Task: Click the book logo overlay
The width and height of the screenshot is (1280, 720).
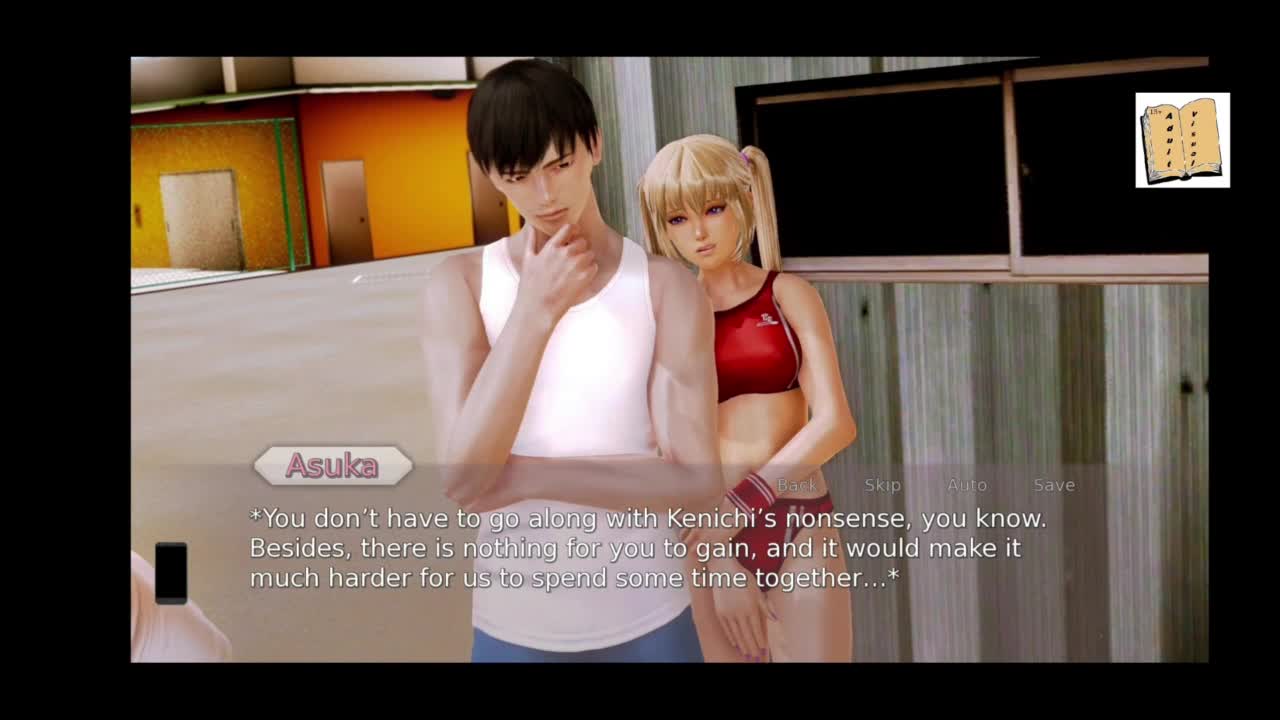Action: pos(1182,140)
